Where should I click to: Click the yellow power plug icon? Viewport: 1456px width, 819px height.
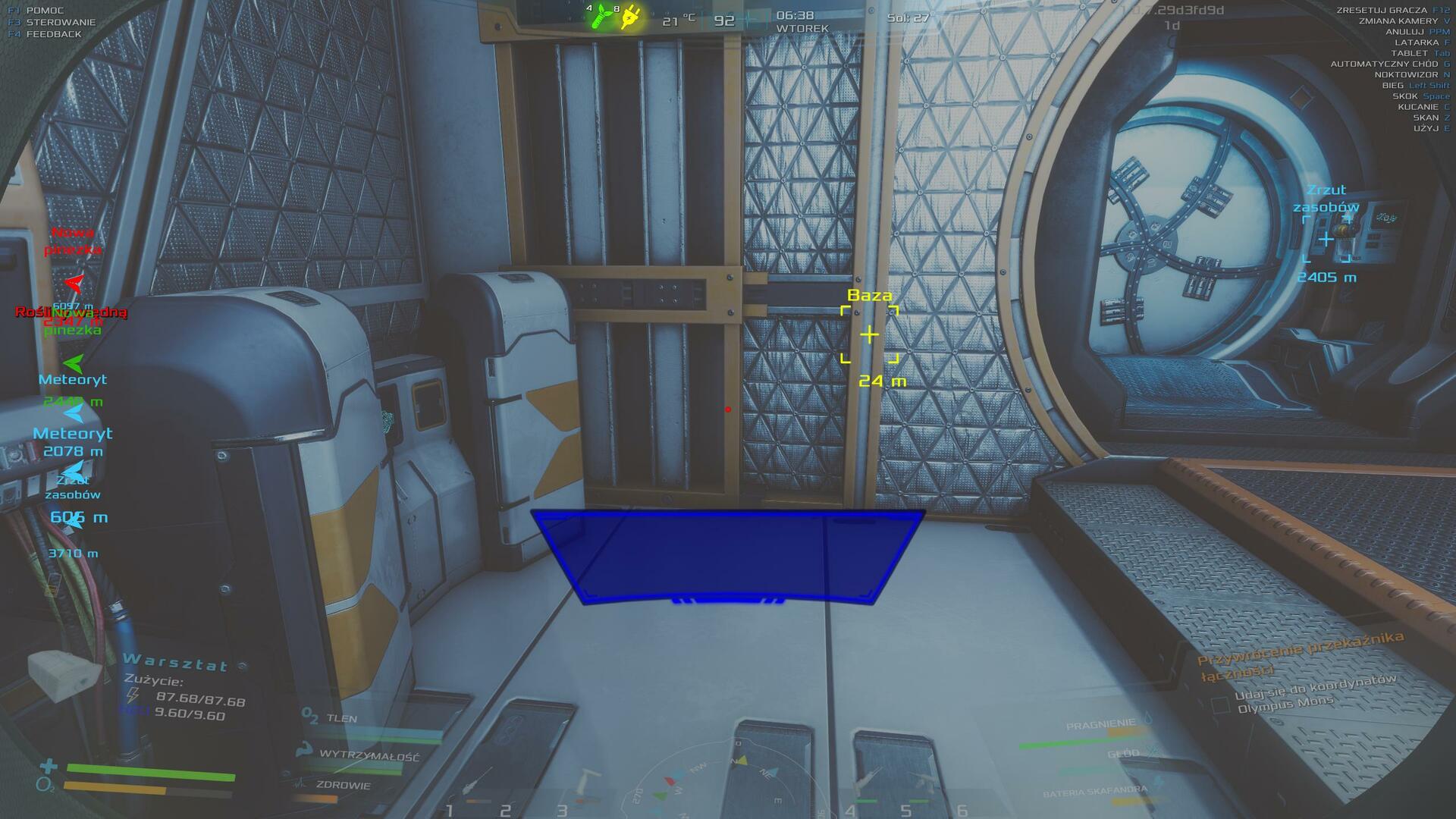pyautogui.click(x=629, y=18)
